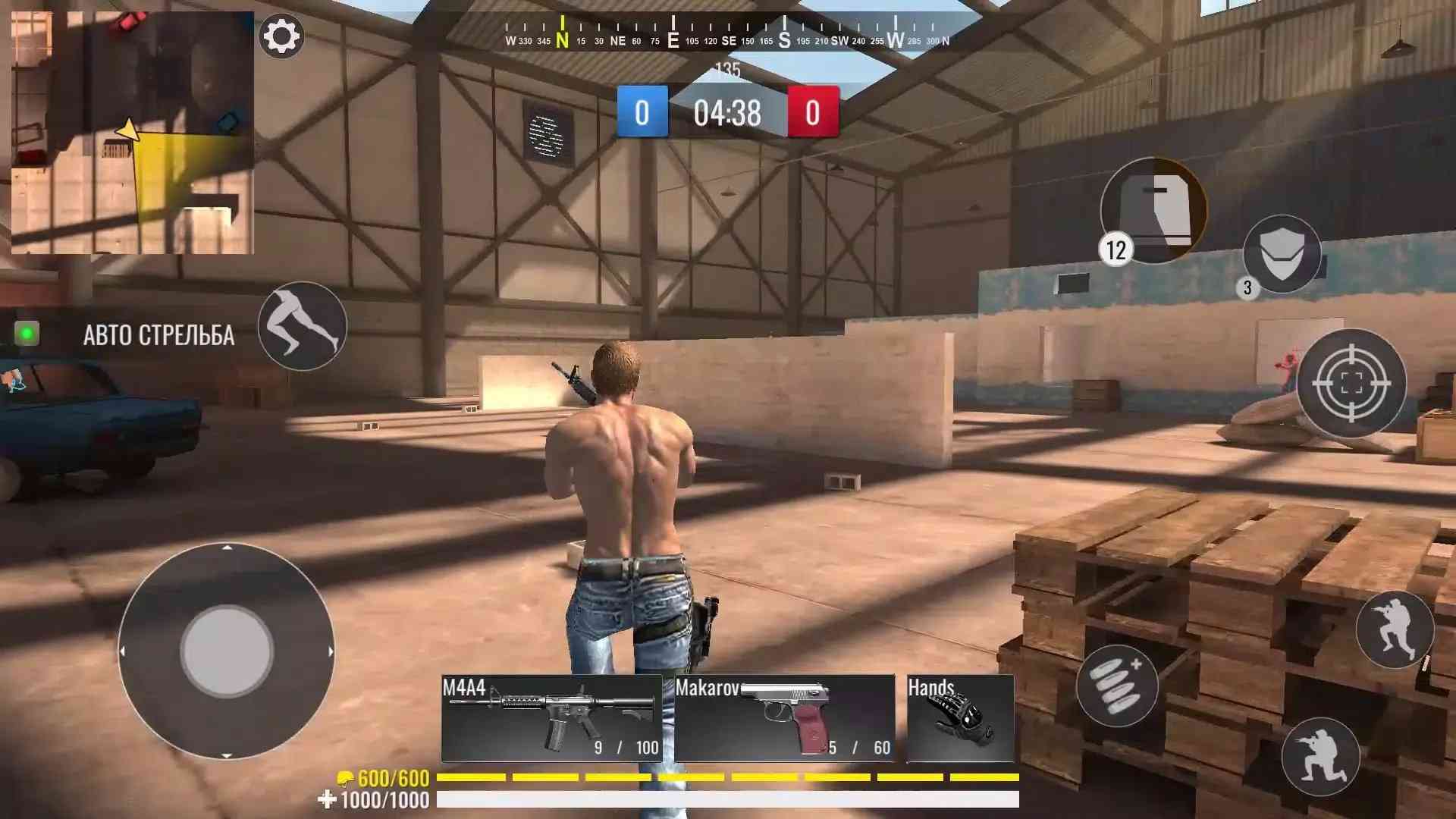Reload using the bullets icon
Screen dimensions: 1456x819
[1116, 686]
